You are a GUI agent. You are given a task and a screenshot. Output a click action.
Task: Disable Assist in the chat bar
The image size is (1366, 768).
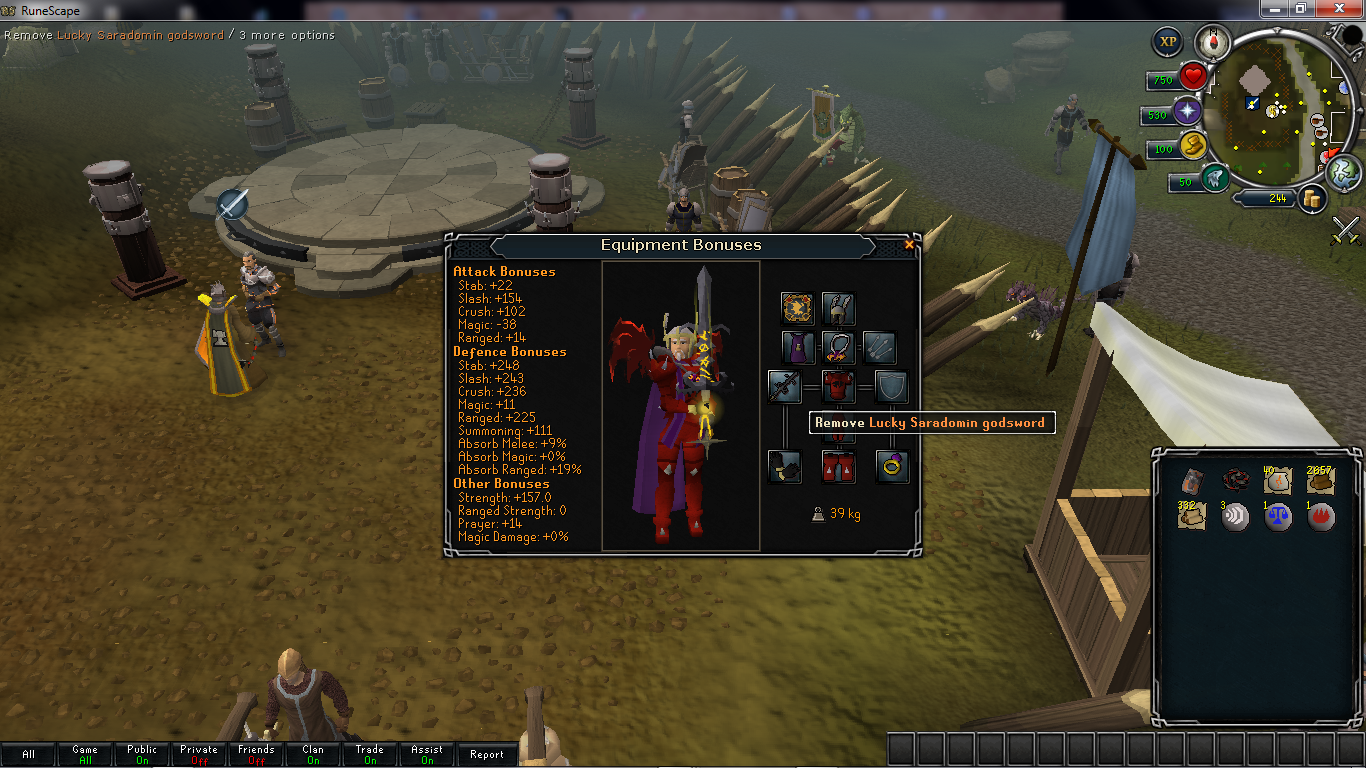click(427, 754)
